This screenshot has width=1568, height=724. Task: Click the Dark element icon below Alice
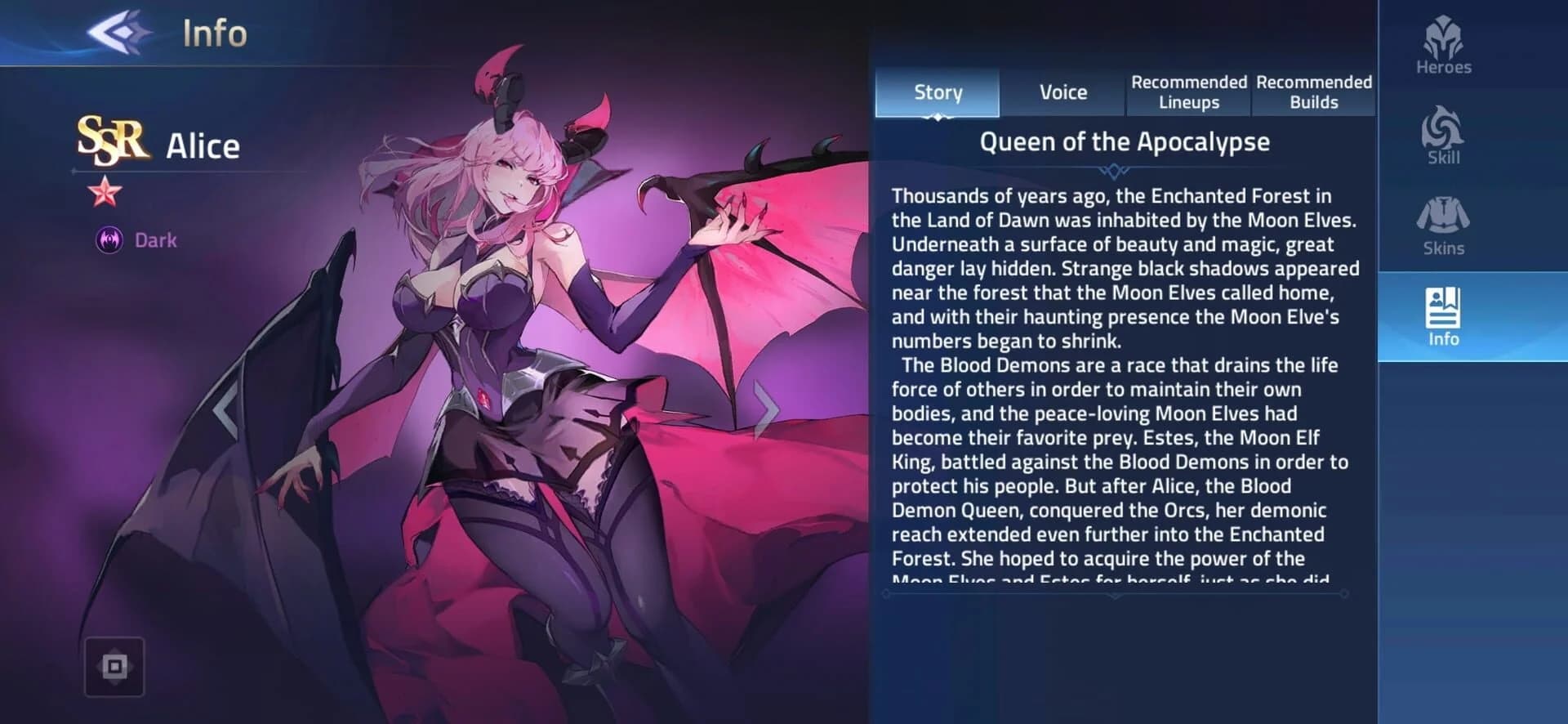[x=109, y=240]
